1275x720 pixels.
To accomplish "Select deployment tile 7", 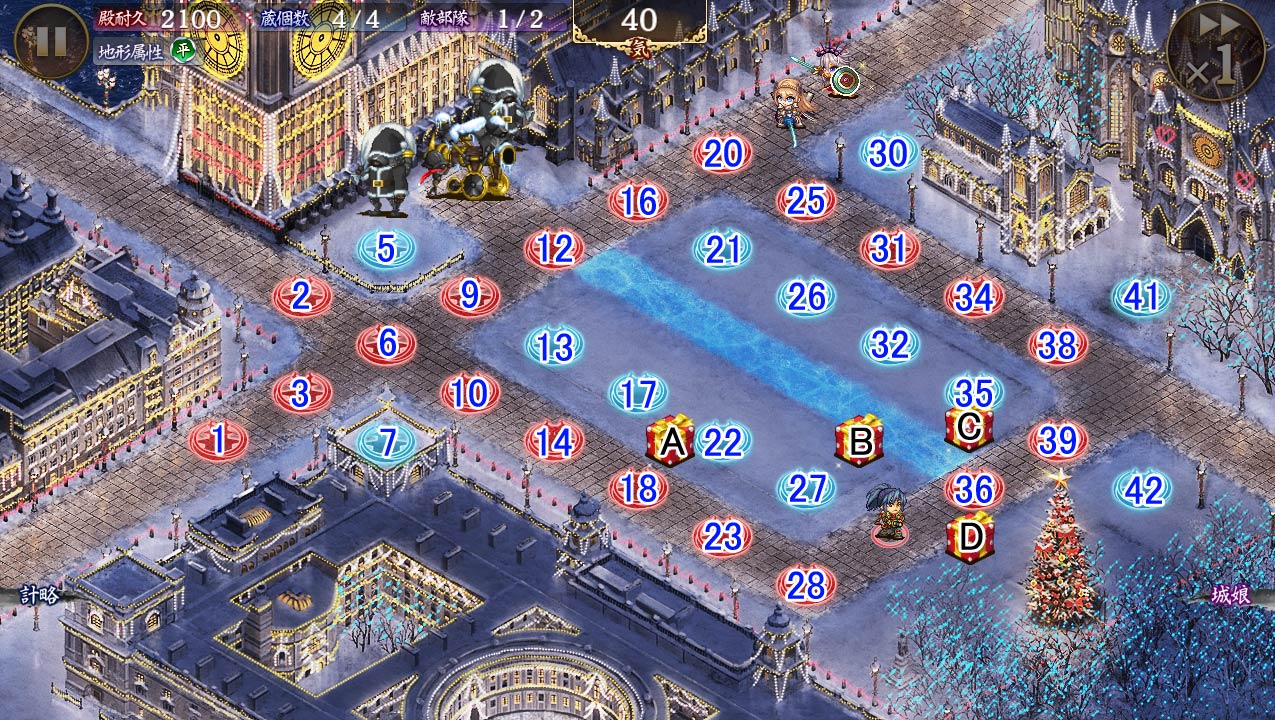I will click(386, 441).
